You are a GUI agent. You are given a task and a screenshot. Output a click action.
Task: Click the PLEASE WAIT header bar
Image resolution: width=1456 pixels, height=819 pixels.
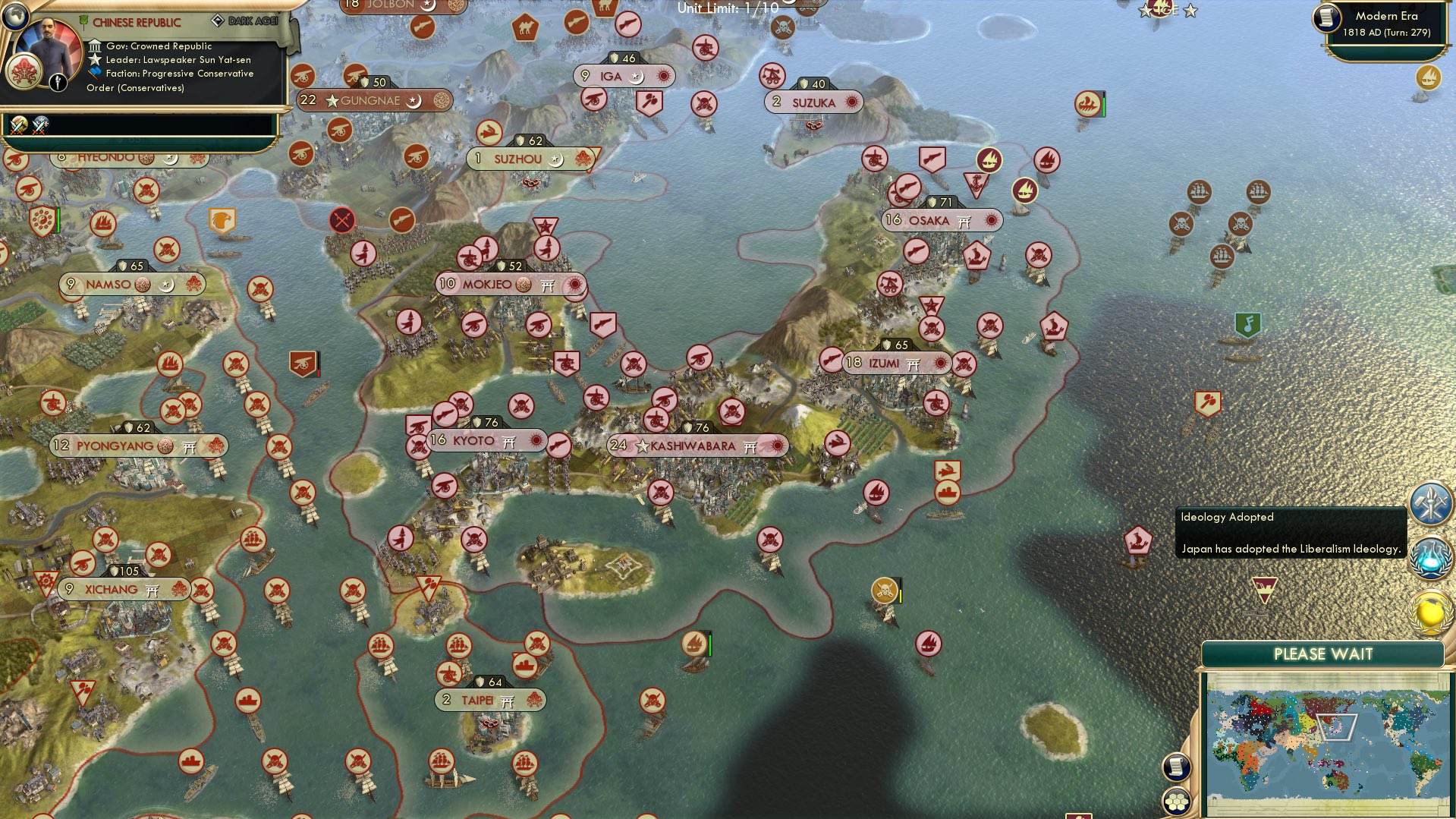(1324, 654)
